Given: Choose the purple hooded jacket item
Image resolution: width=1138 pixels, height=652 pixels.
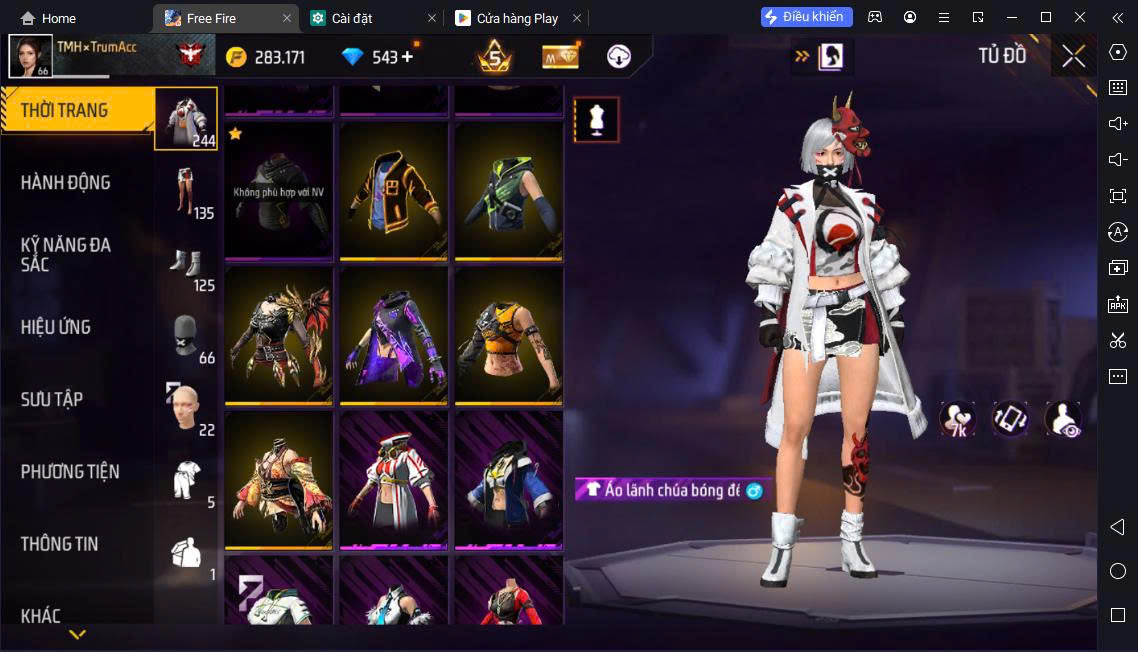Looking at the screenshot, I should (394, 336).
